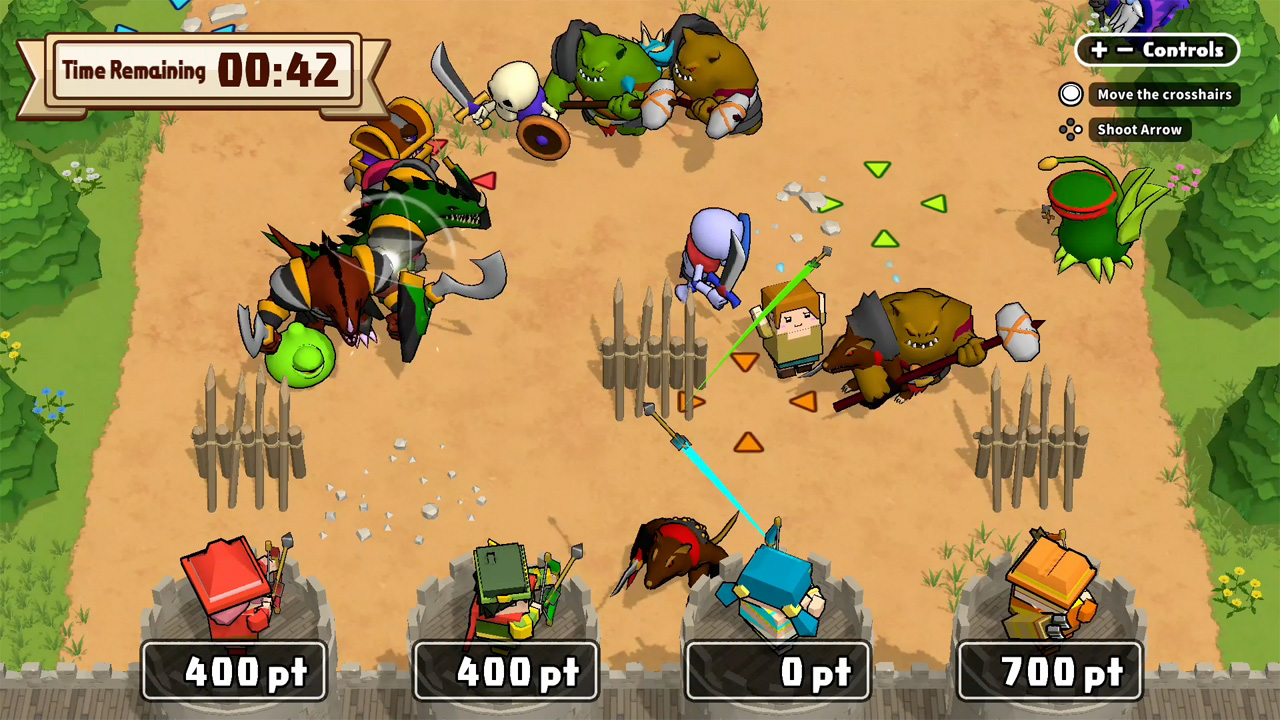Image resolution: width=1280 pixels, height=720 pixels.
Task: Click the face-buttons icon beside 'Shoot Arrow'
Action: point(1073,129)
